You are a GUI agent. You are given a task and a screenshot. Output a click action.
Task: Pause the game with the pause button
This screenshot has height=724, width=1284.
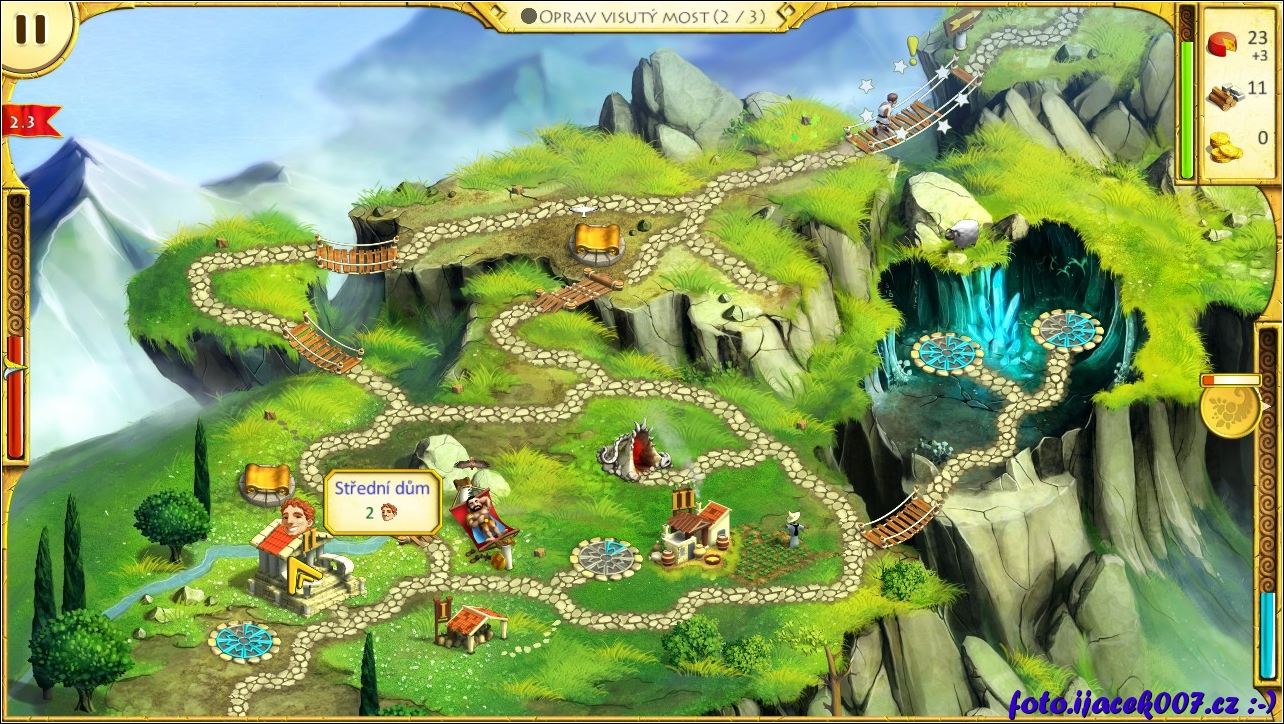coord(31,30)
